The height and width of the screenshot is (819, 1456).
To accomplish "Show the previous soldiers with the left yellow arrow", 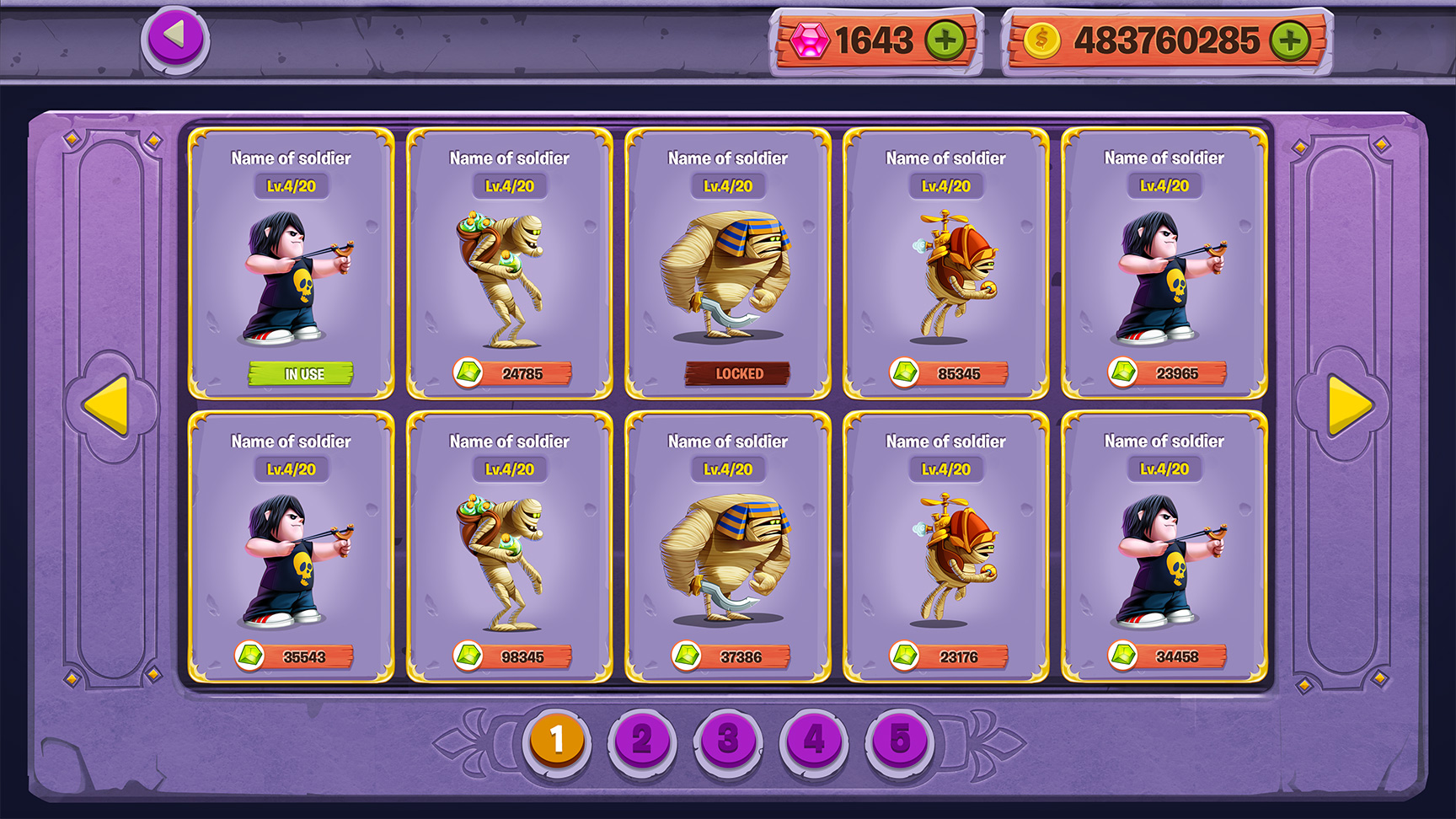I will (x=107, y=405).
